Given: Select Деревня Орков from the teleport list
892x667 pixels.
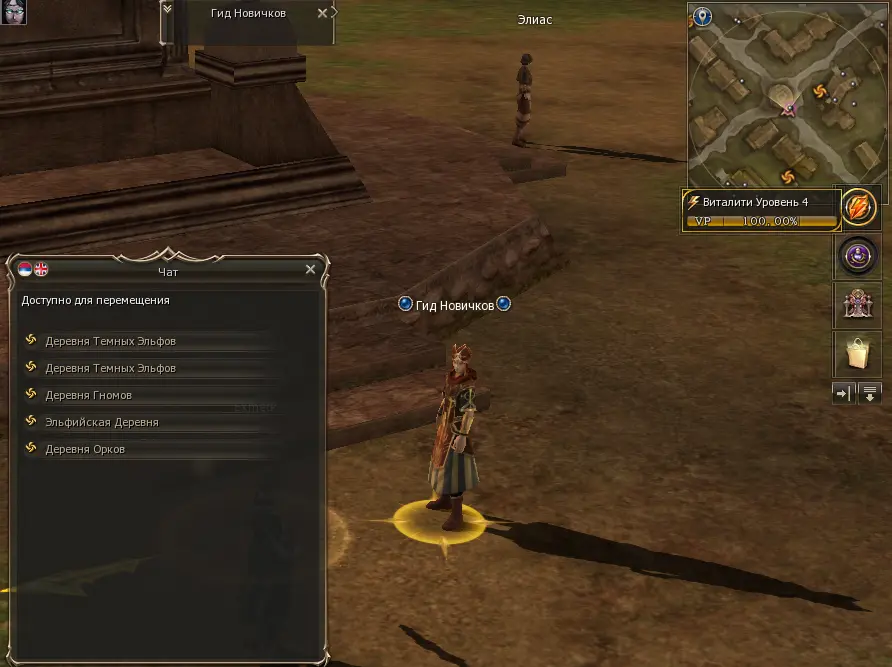Looking at the screenshot, I should point(85,449).
